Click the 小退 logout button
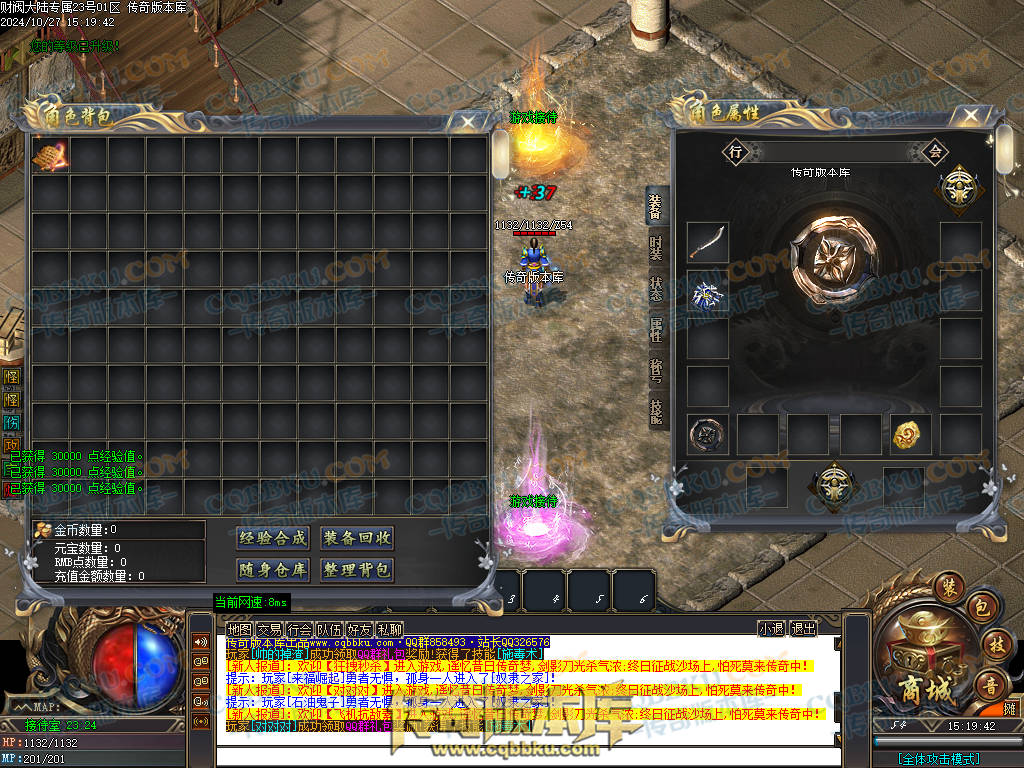Viewport: 1024px width, 768px height. (x=771, y=629)
